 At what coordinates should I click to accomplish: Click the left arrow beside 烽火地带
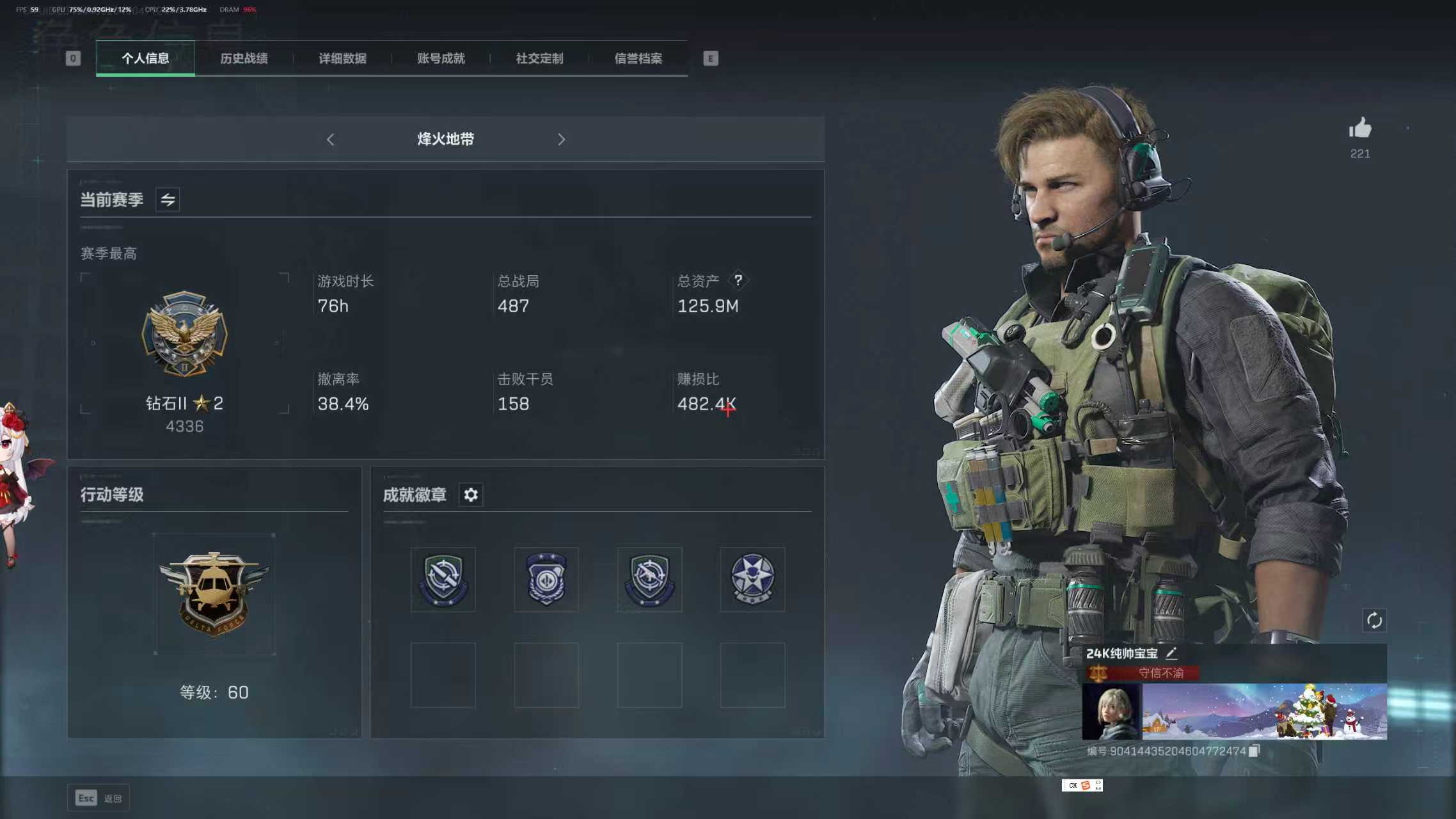pyautogui.click(x=330, y=139)
